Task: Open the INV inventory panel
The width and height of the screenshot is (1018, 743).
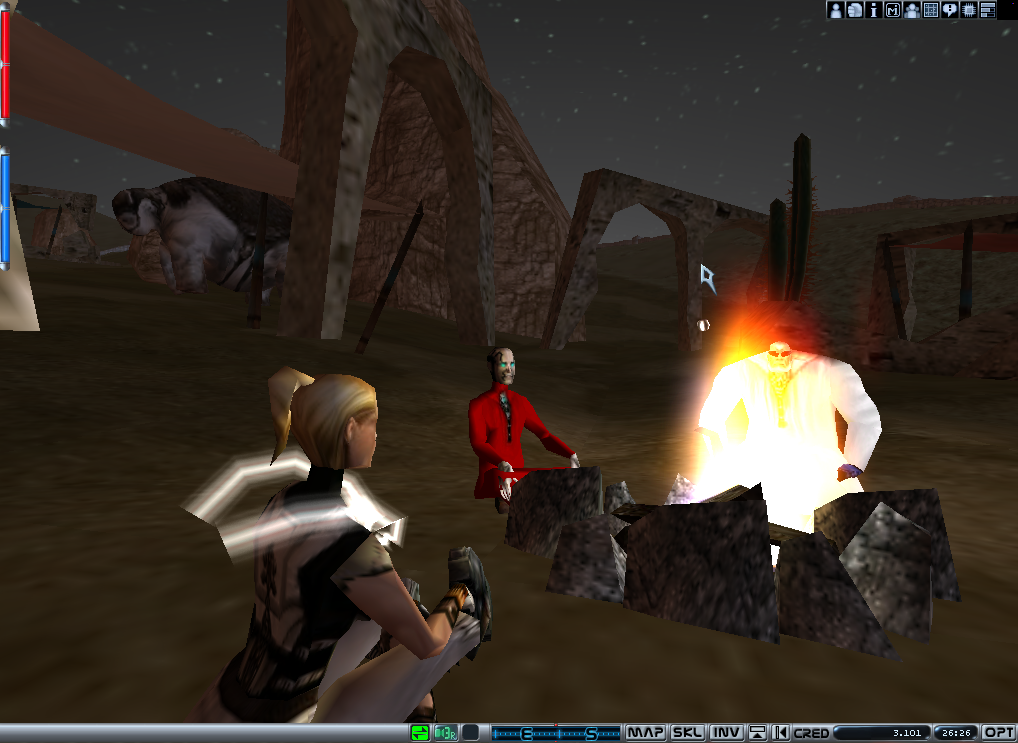Action: tap(726, 733)
